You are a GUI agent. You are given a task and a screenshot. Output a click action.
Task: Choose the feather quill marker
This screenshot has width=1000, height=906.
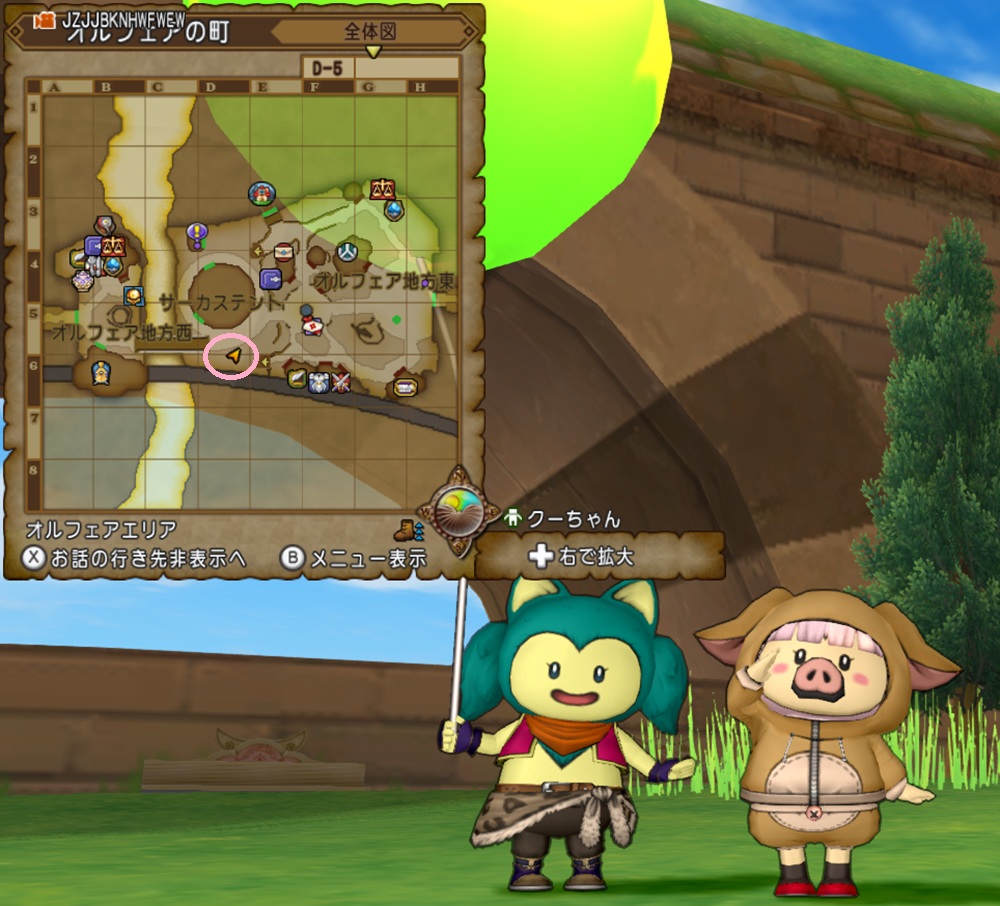297,378
